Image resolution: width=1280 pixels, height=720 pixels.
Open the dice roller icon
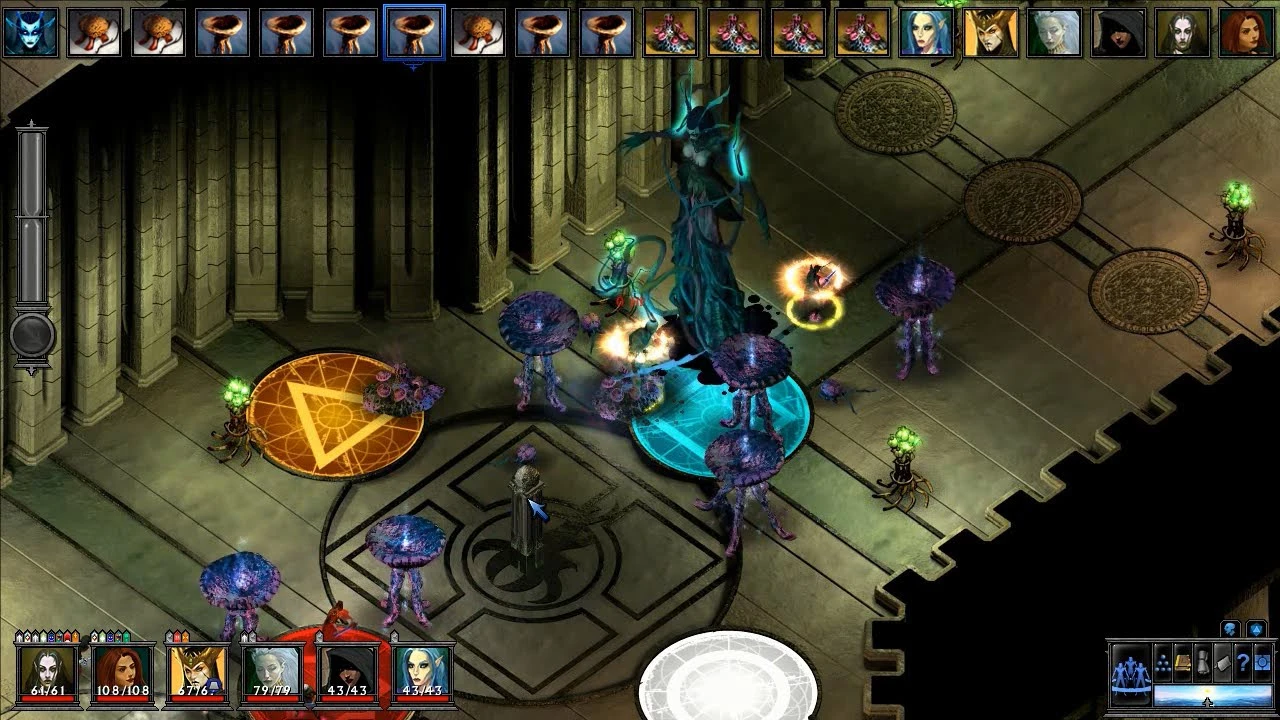click(1163, 664)
